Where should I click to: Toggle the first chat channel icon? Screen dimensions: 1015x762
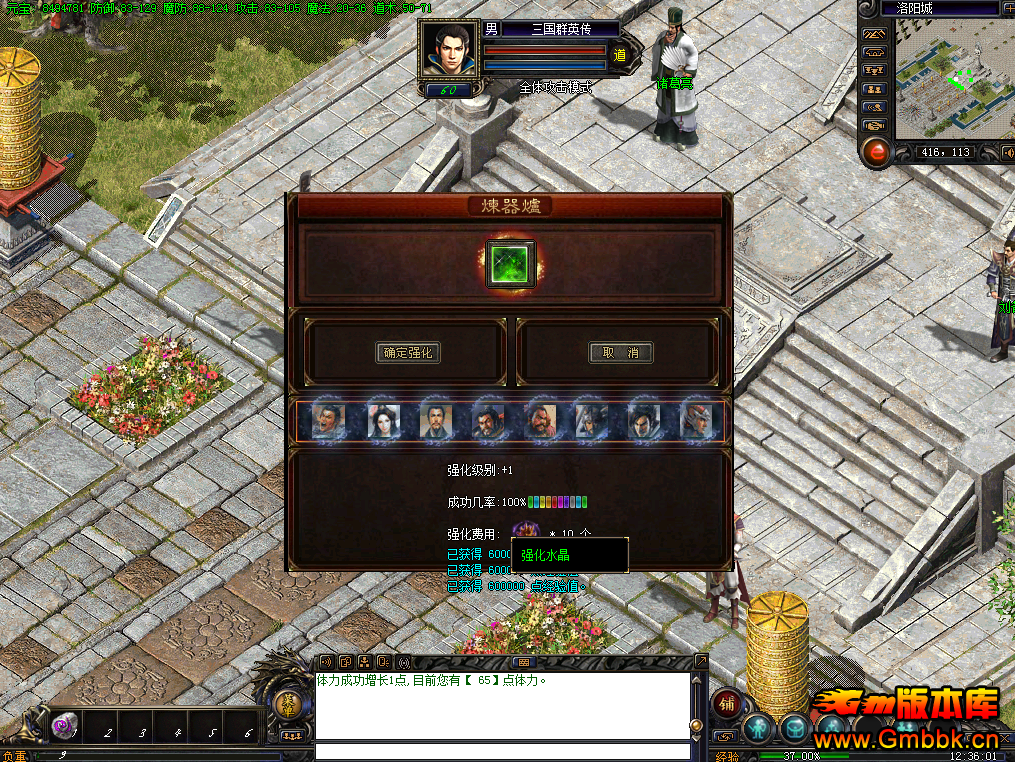[326, 661]
